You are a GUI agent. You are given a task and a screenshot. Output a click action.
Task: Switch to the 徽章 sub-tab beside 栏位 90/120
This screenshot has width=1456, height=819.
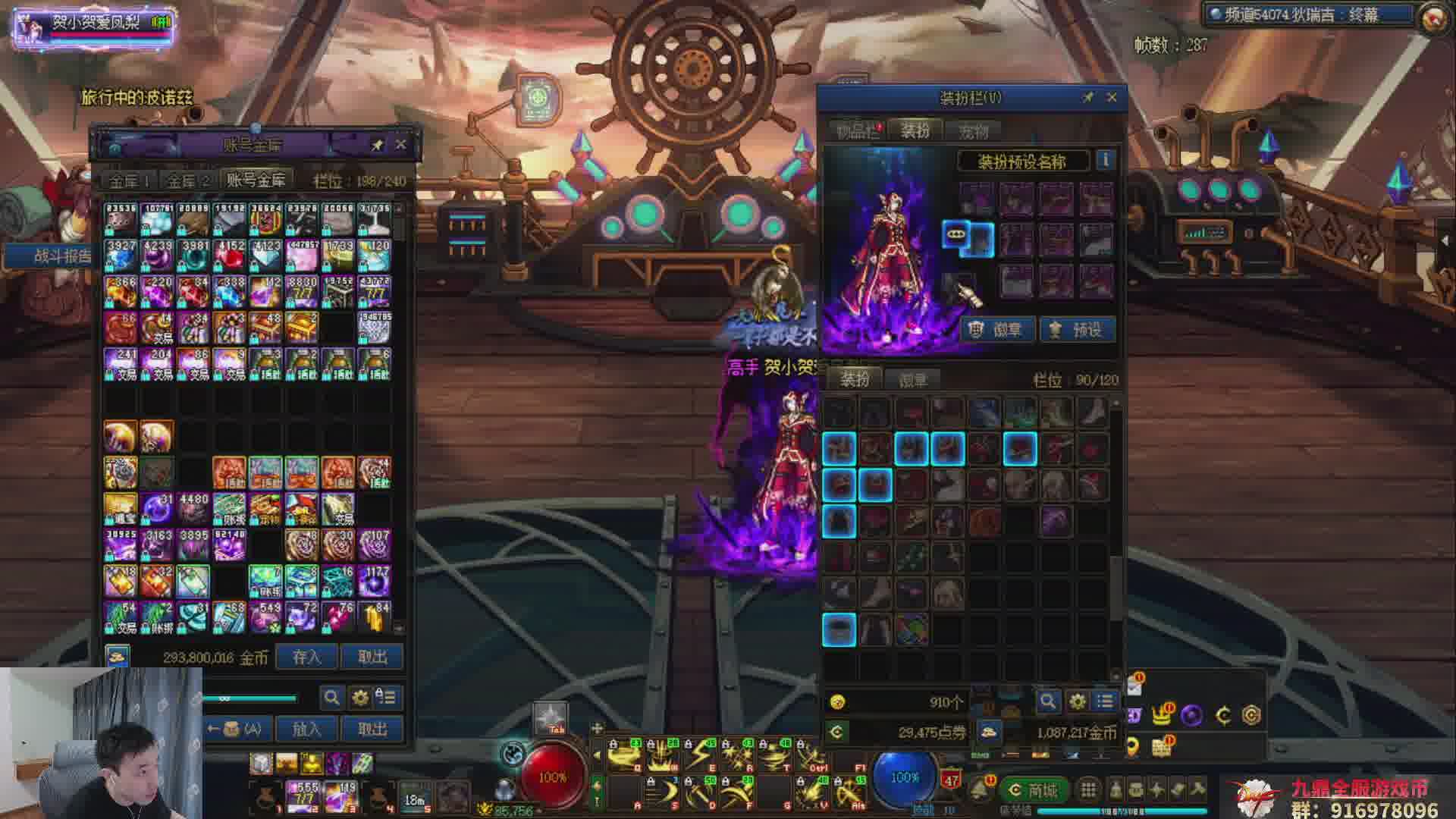[x=912, y=379]
